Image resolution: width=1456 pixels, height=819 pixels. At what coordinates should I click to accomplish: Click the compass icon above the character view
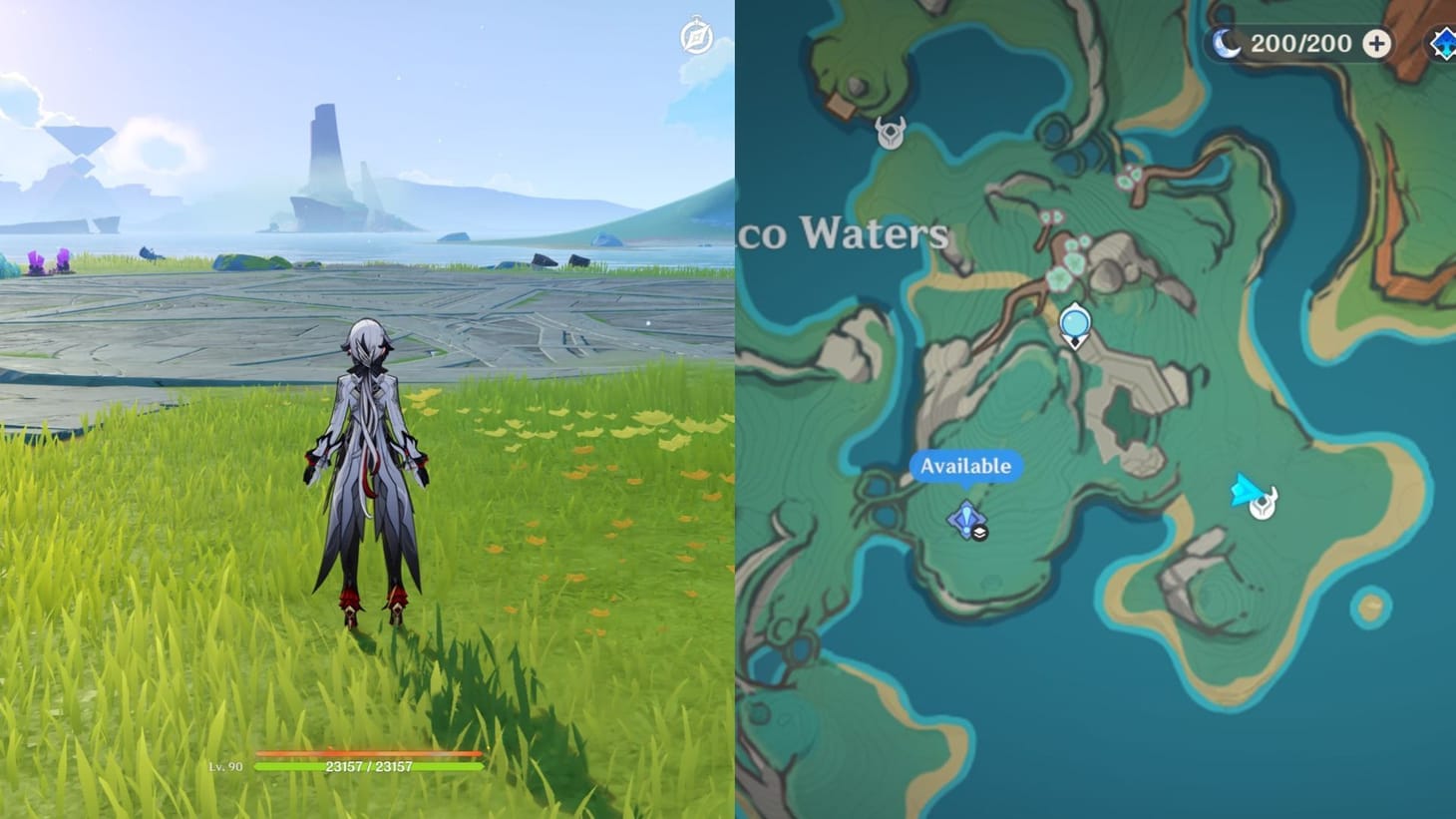(698, 33)
